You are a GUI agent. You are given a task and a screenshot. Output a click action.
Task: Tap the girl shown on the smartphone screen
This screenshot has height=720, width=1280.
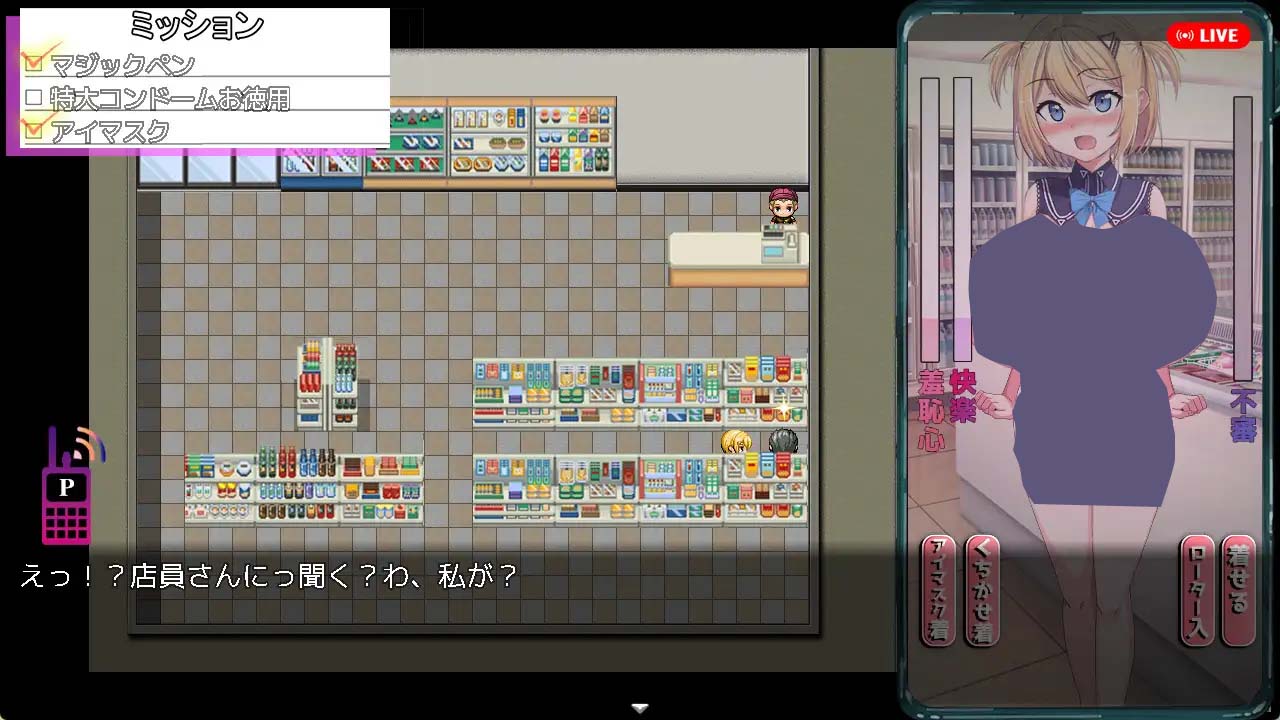tap(1090, 300)
